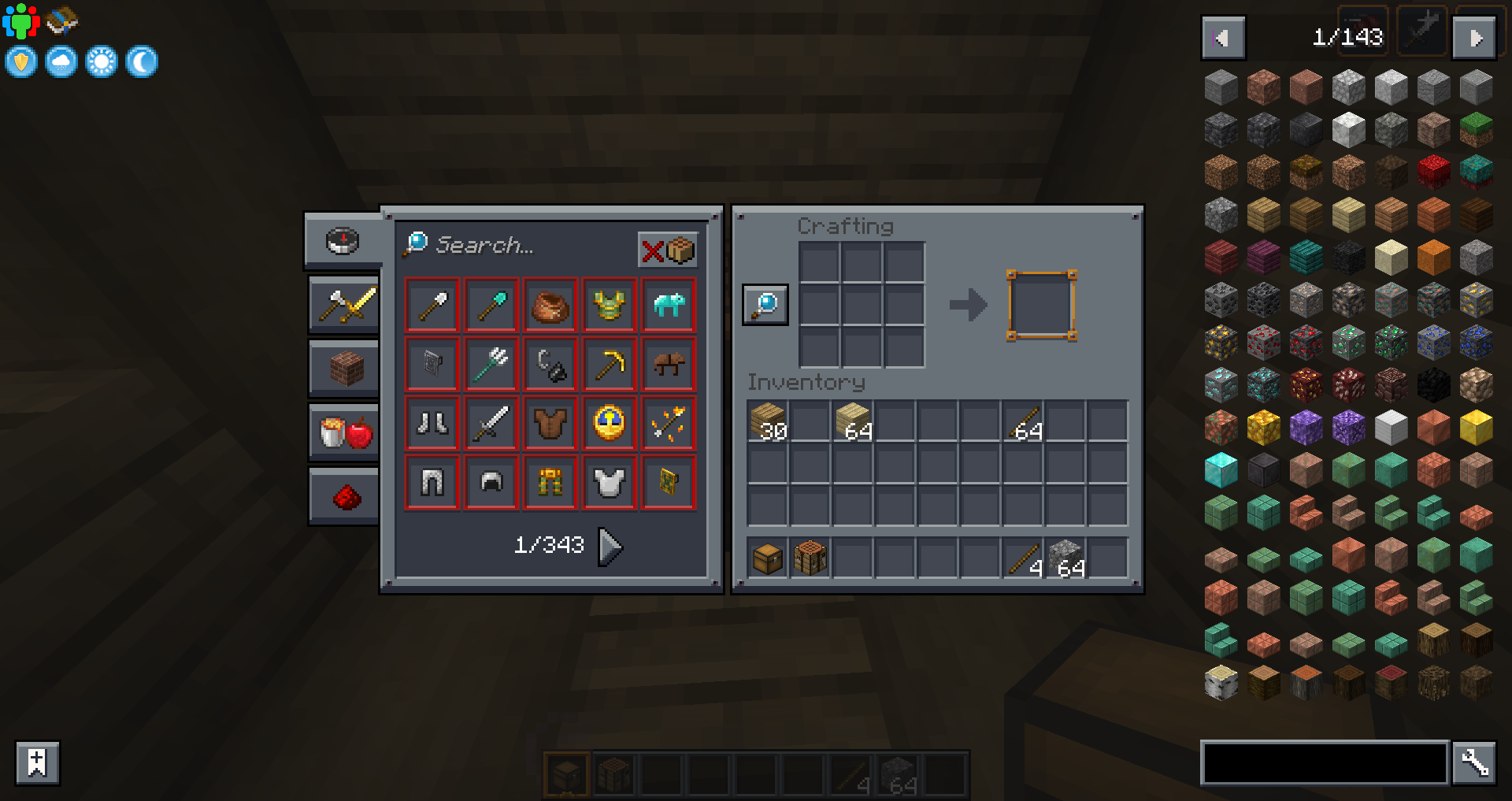Screen dimensions: 1512x801
Task: Select the compass tab on the item panel
Action: pyautogui.click(x=342, y=241)
